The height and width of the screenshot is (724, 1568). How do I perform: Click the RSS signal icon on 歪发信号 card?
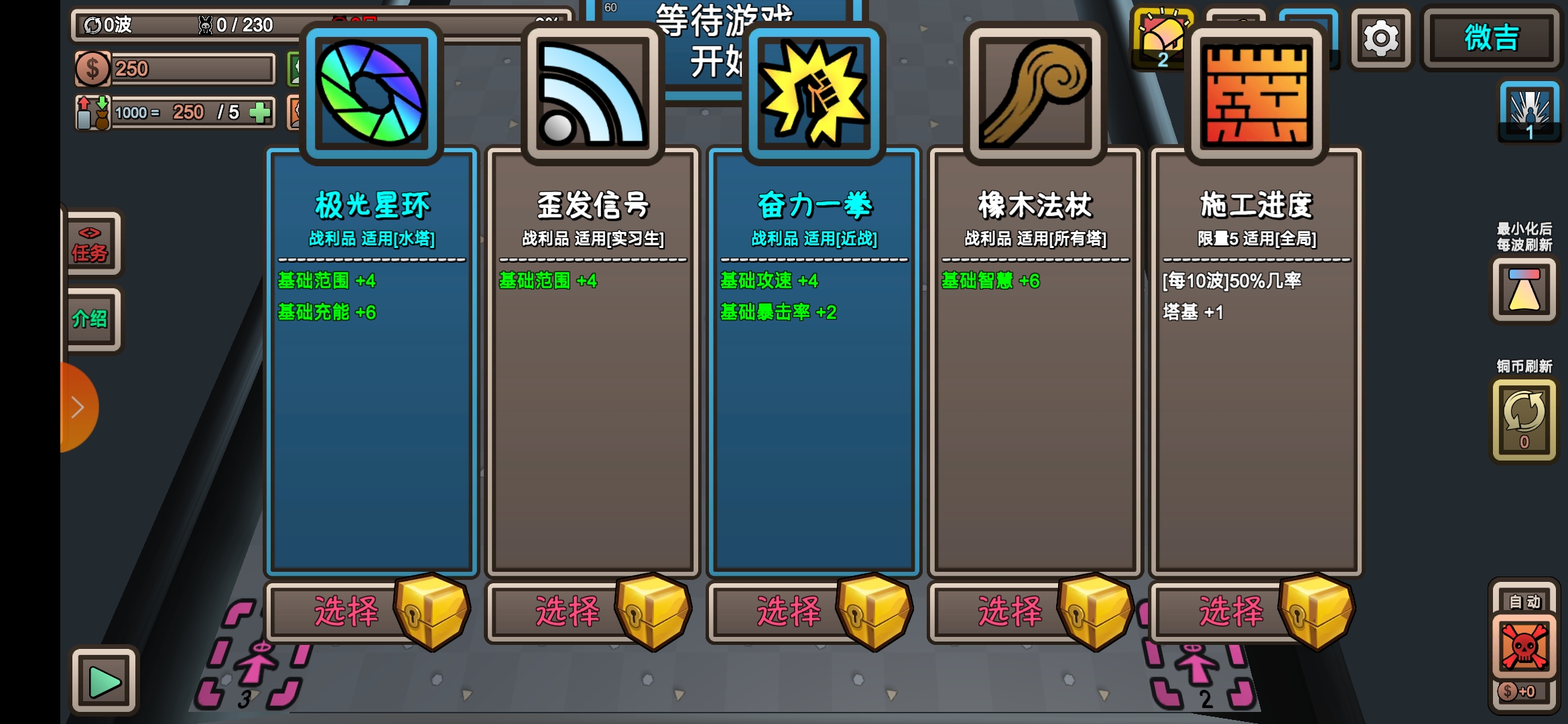(x=592, y=94)
